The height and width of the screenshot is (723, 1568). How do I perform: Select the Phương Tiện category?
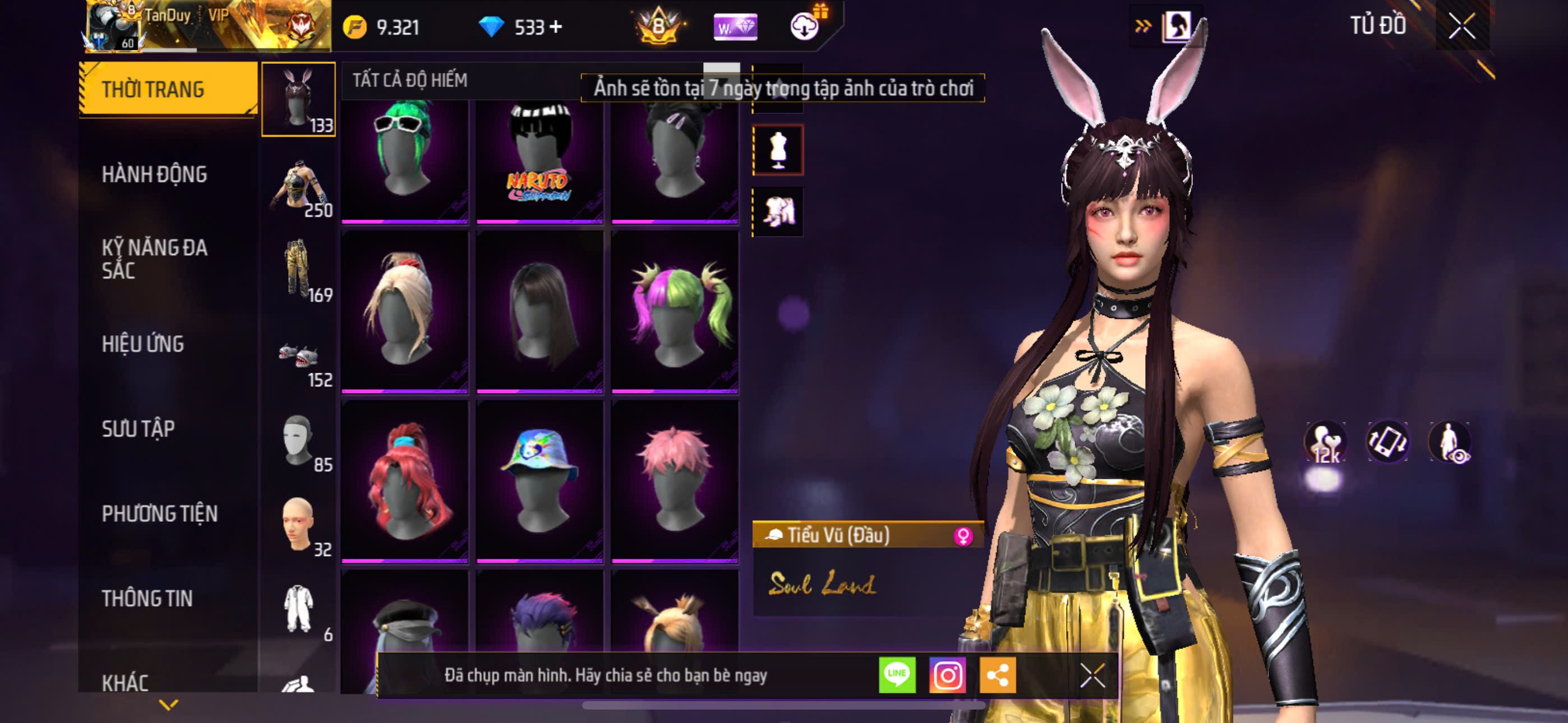tap(159, 513)
